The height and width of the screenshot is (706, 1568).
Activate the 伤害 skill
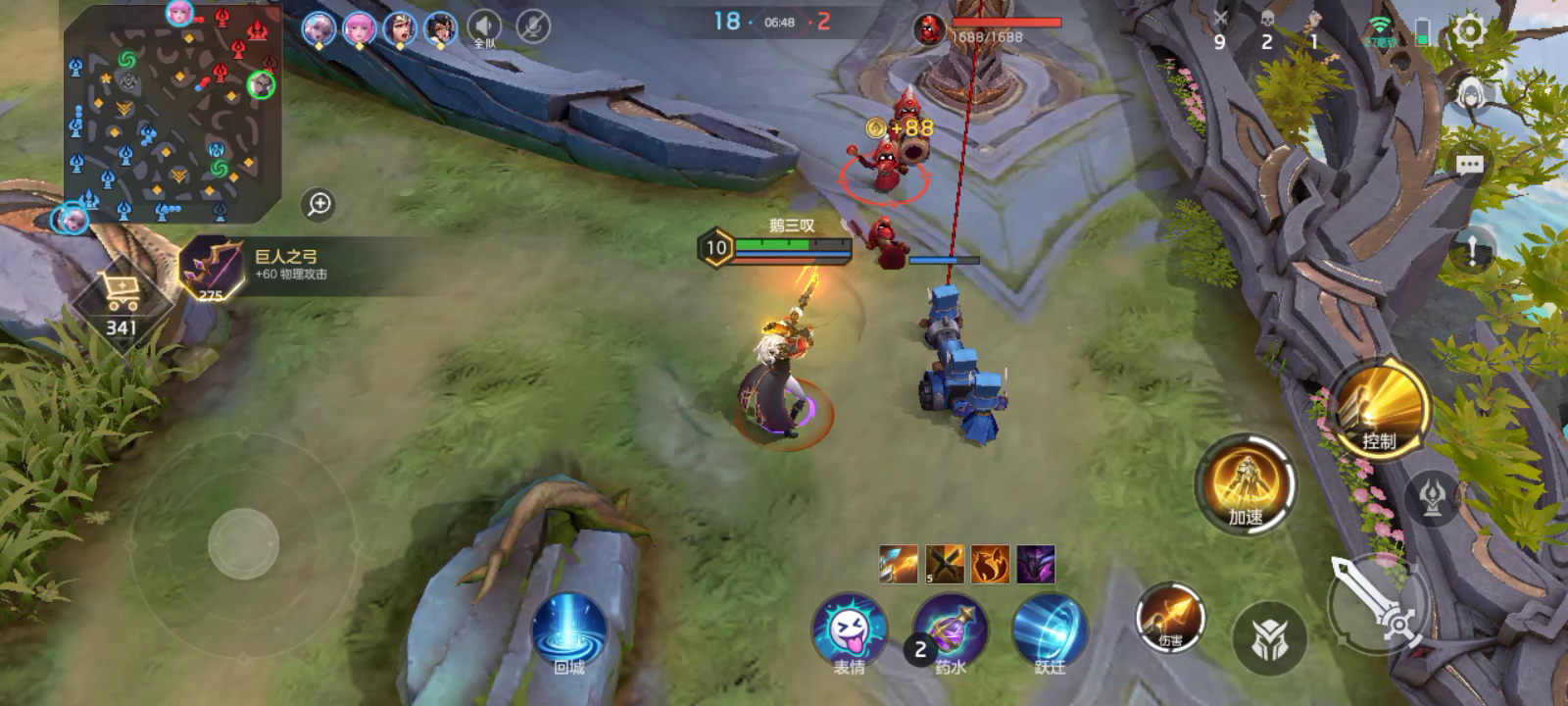(x=1170, y=618)
